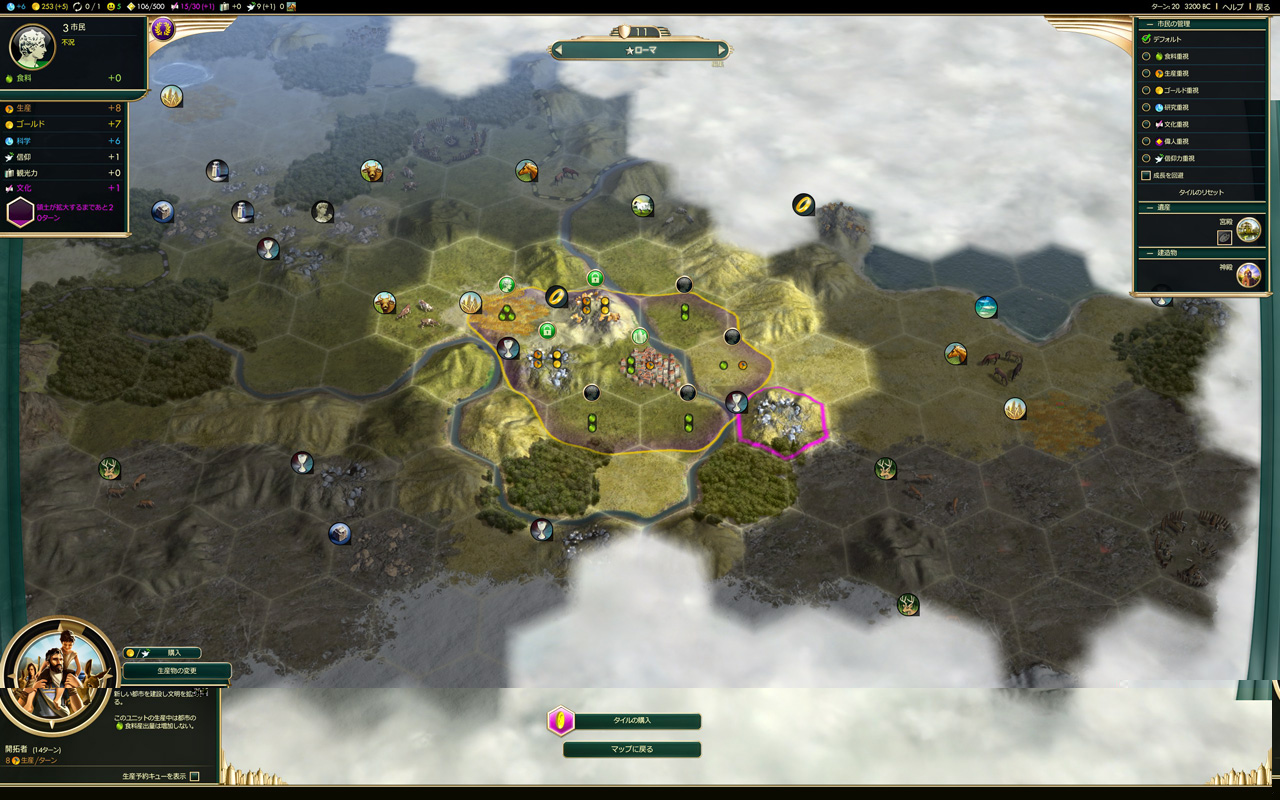The height and width of the screenshot is (800, 1280).
Task: Open the タイルの購入 tile purchase button
Action: tap(631, 721)
